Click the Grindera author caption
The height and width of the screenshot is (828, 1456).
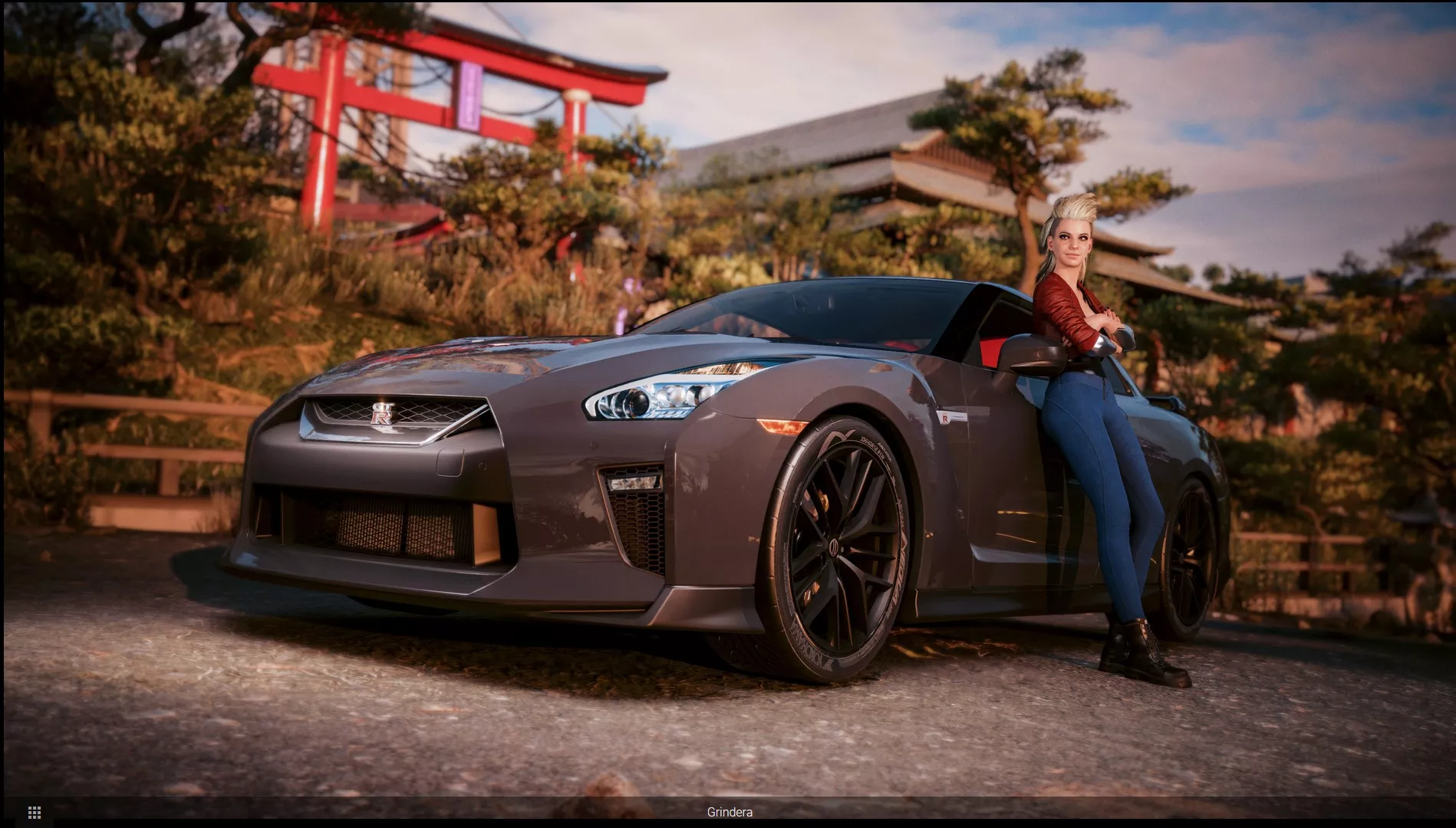[x=729, y=812]
